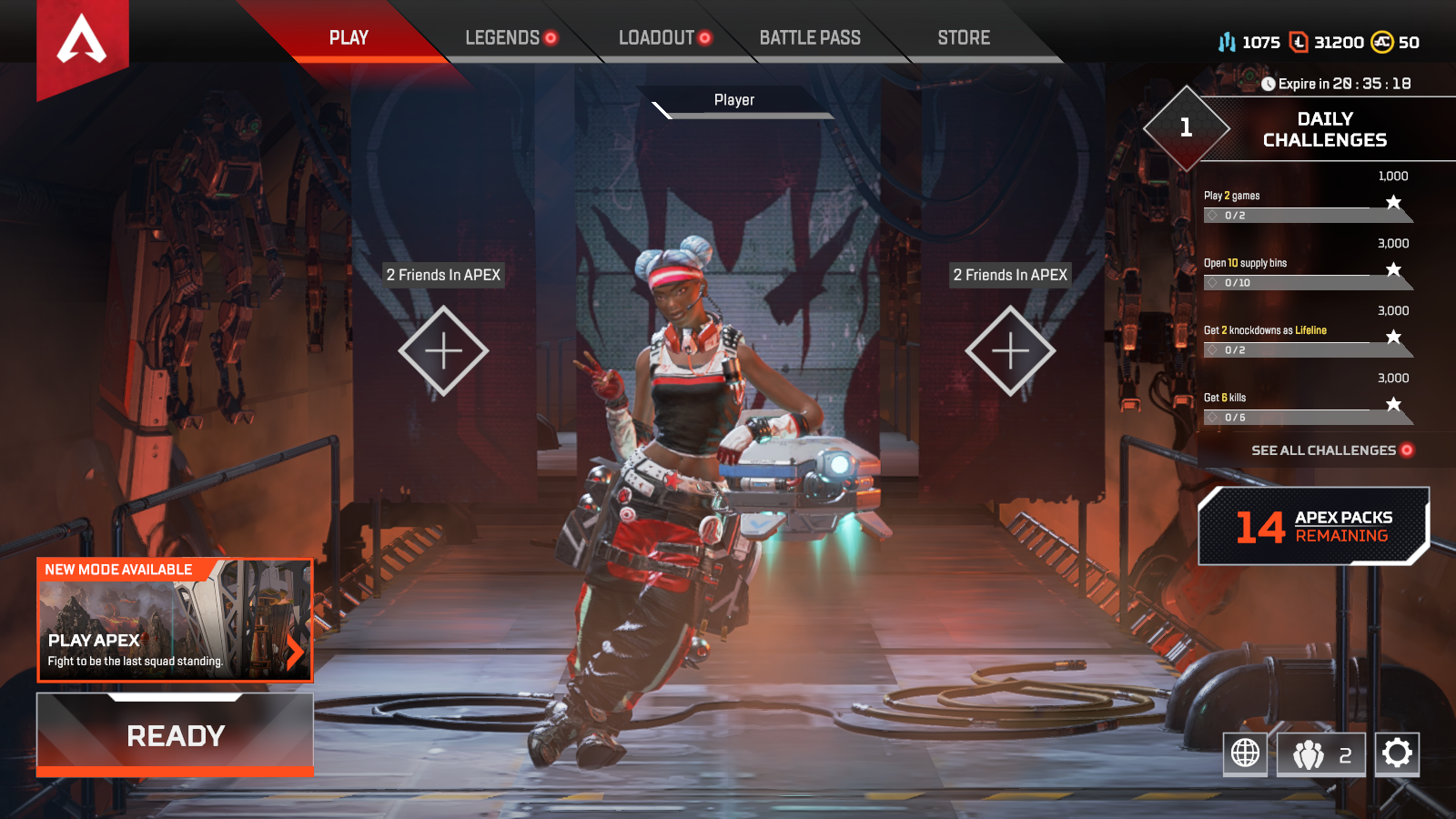Click the Player name banner
1456x819 pixels.
(734, 100)
